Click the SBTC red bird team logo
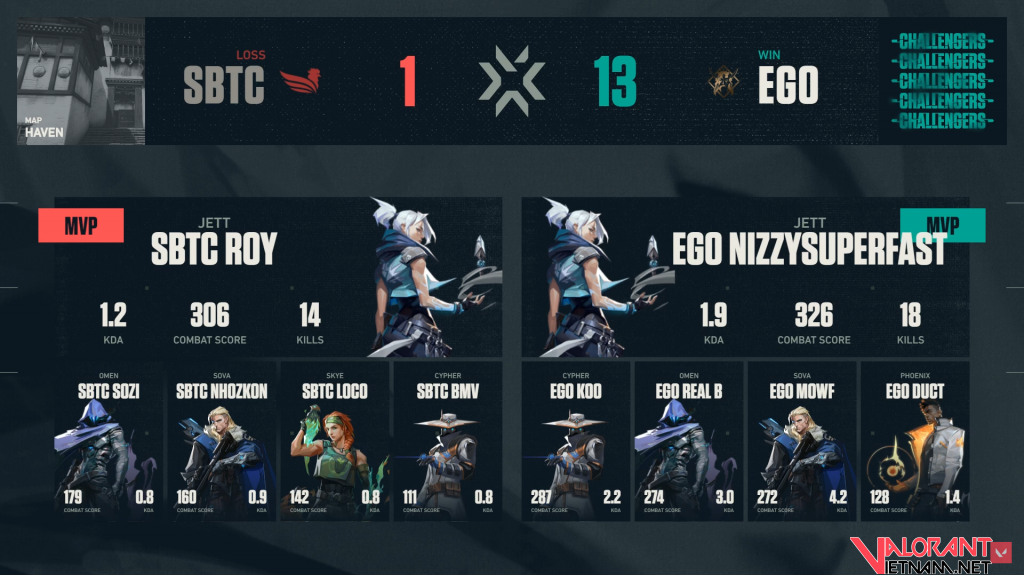 [x=303, y=83]
